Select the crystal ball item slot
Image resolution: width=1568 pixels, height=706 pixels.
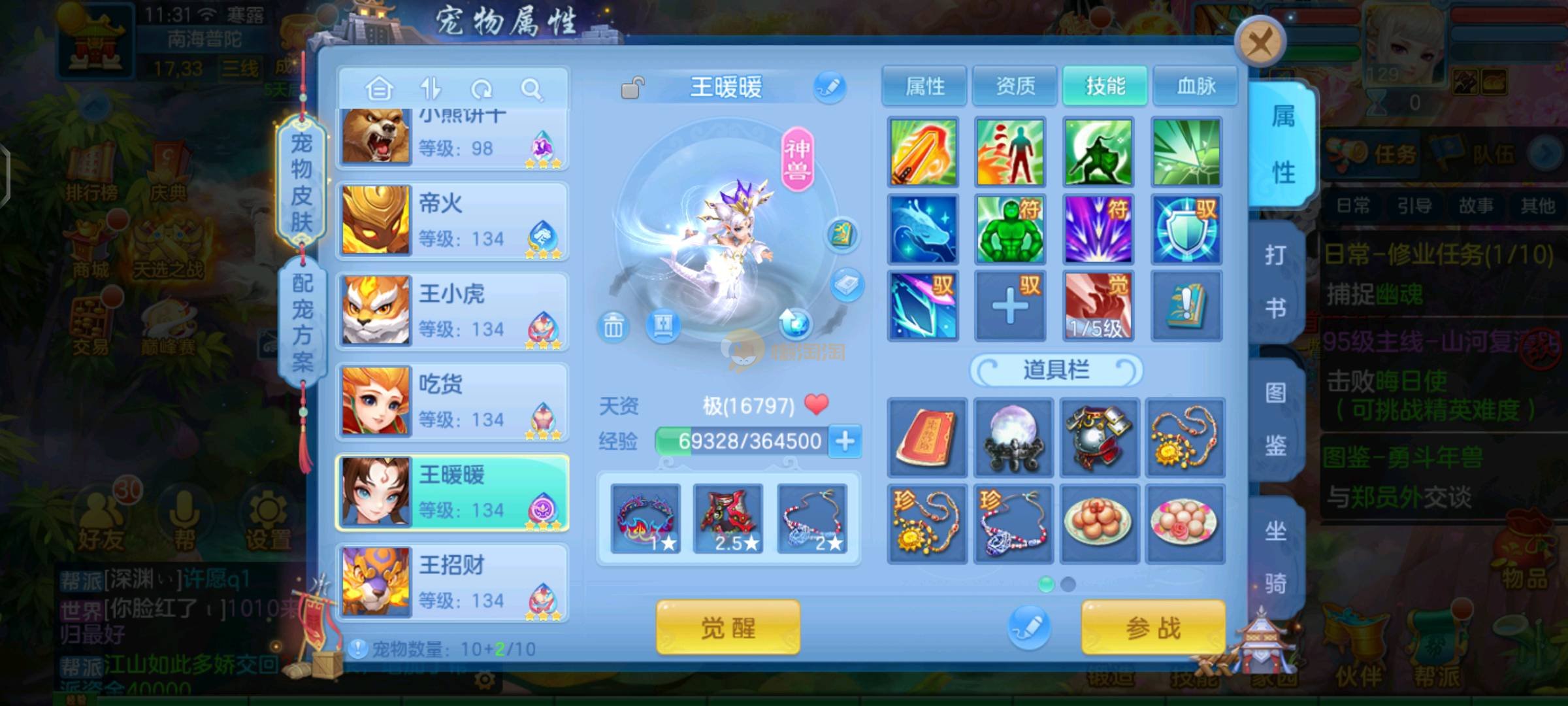click(1013, 437)
